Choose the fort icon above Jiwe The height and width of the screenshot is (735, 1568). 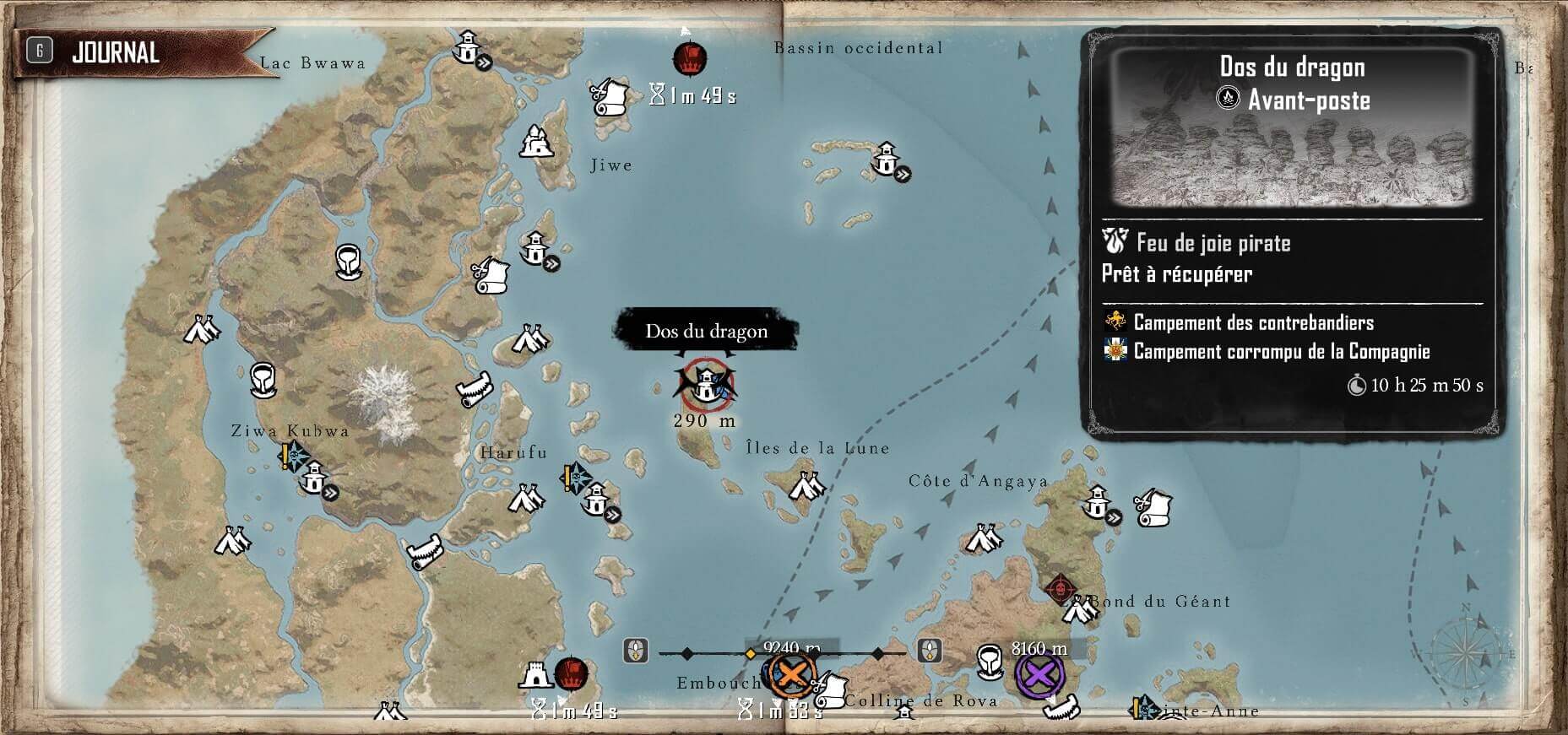535,141
